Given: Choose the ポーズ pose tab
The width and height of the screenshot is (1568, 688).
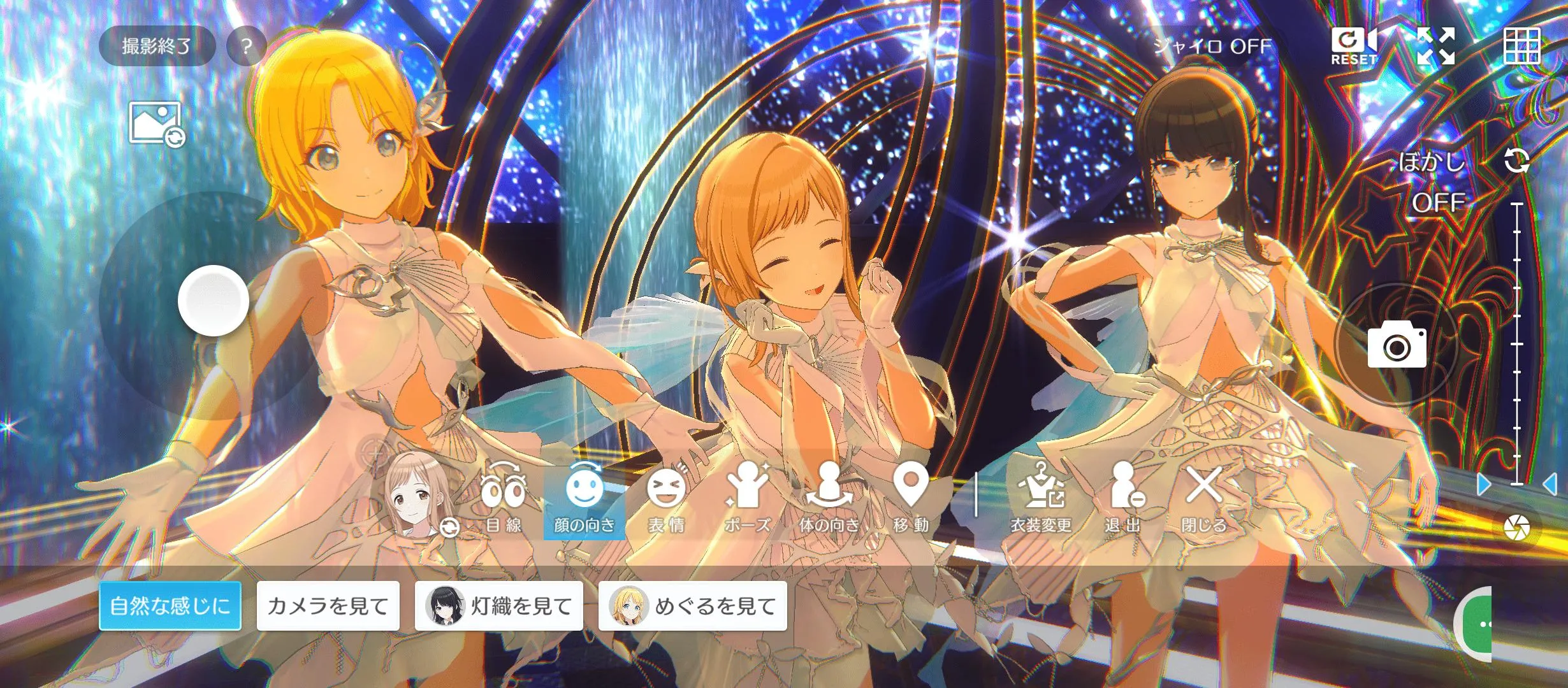Looking at the screenshot, I should [747, 503].
